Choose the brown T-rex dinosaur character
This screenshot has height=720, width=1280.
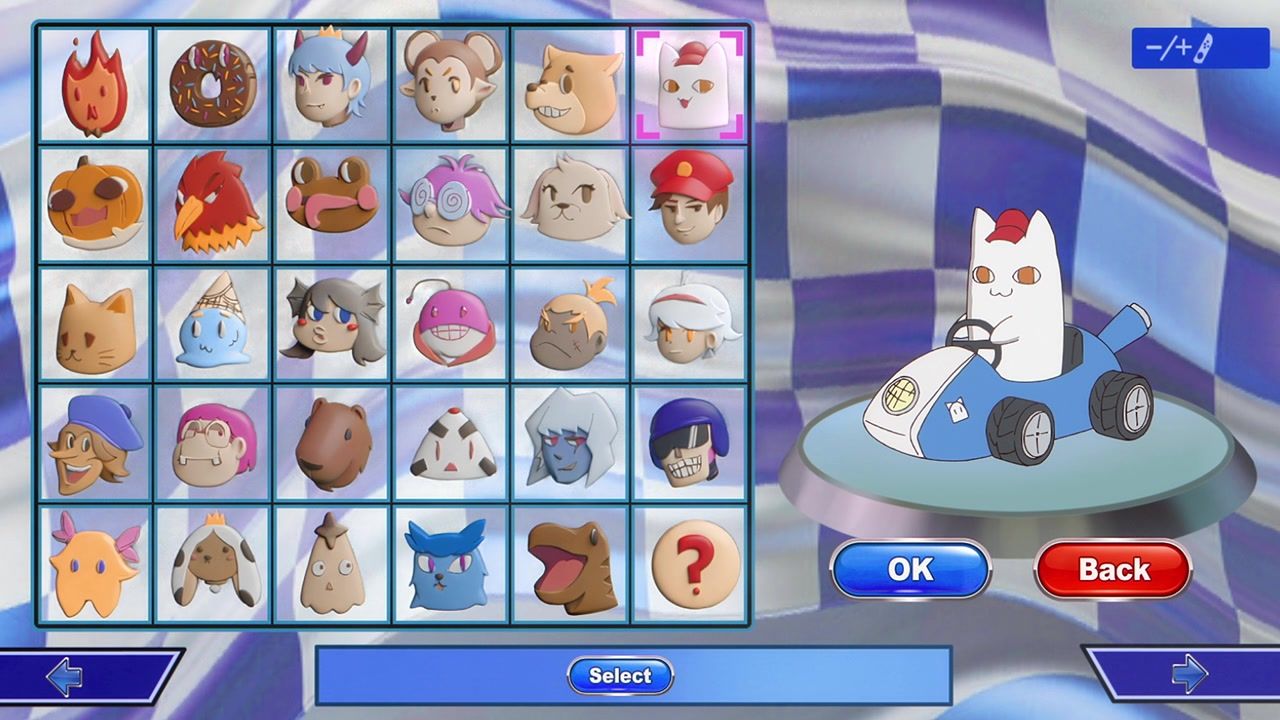570,564
